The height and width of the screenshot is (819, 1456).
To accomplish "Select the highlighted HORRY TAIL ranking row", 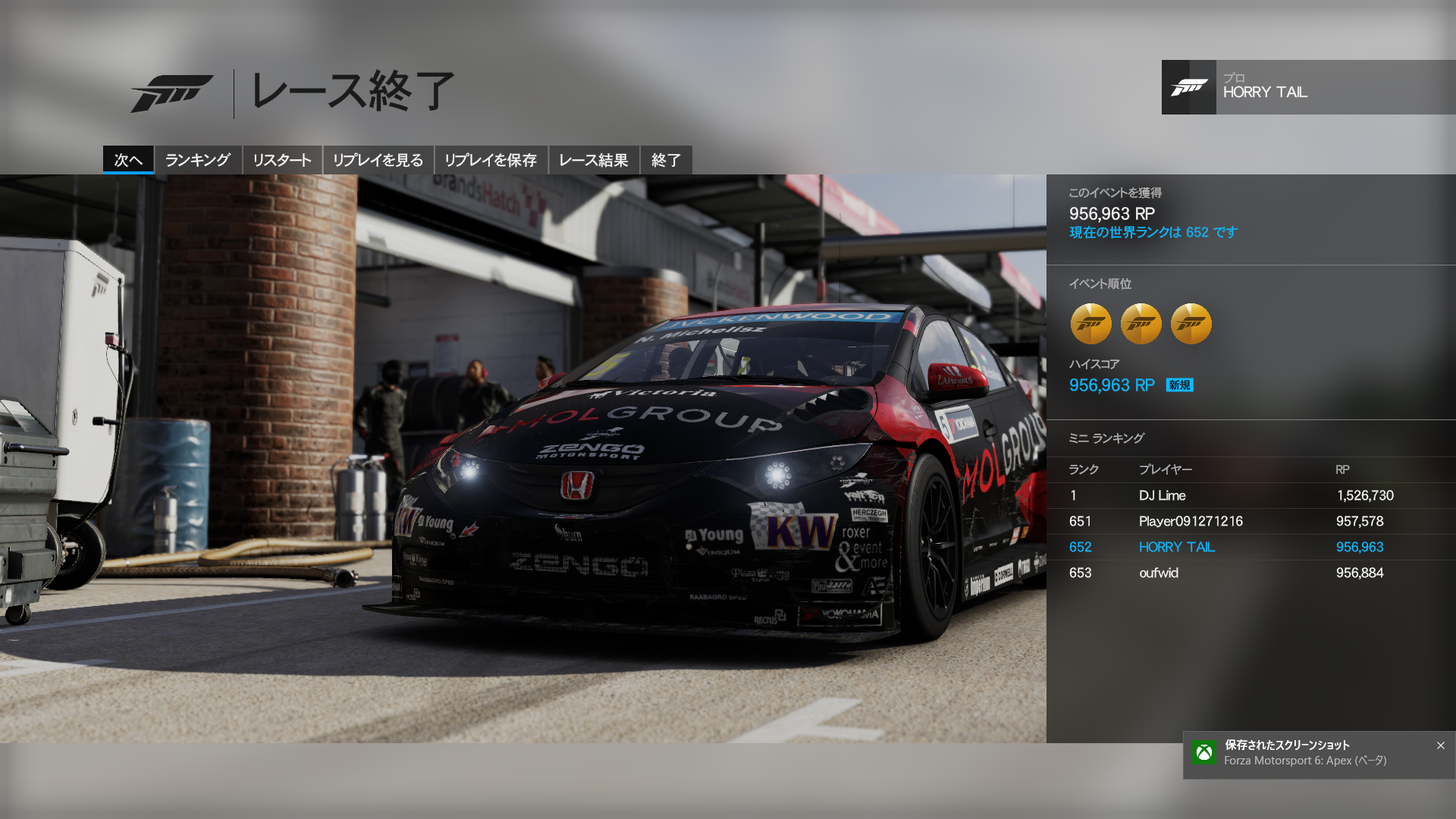I will pos(1251,548).
